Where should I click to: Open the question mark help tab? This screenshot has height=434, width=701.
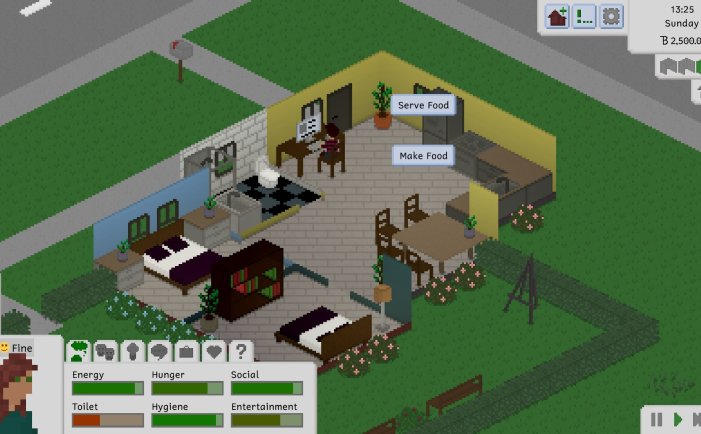pos(240,351)
